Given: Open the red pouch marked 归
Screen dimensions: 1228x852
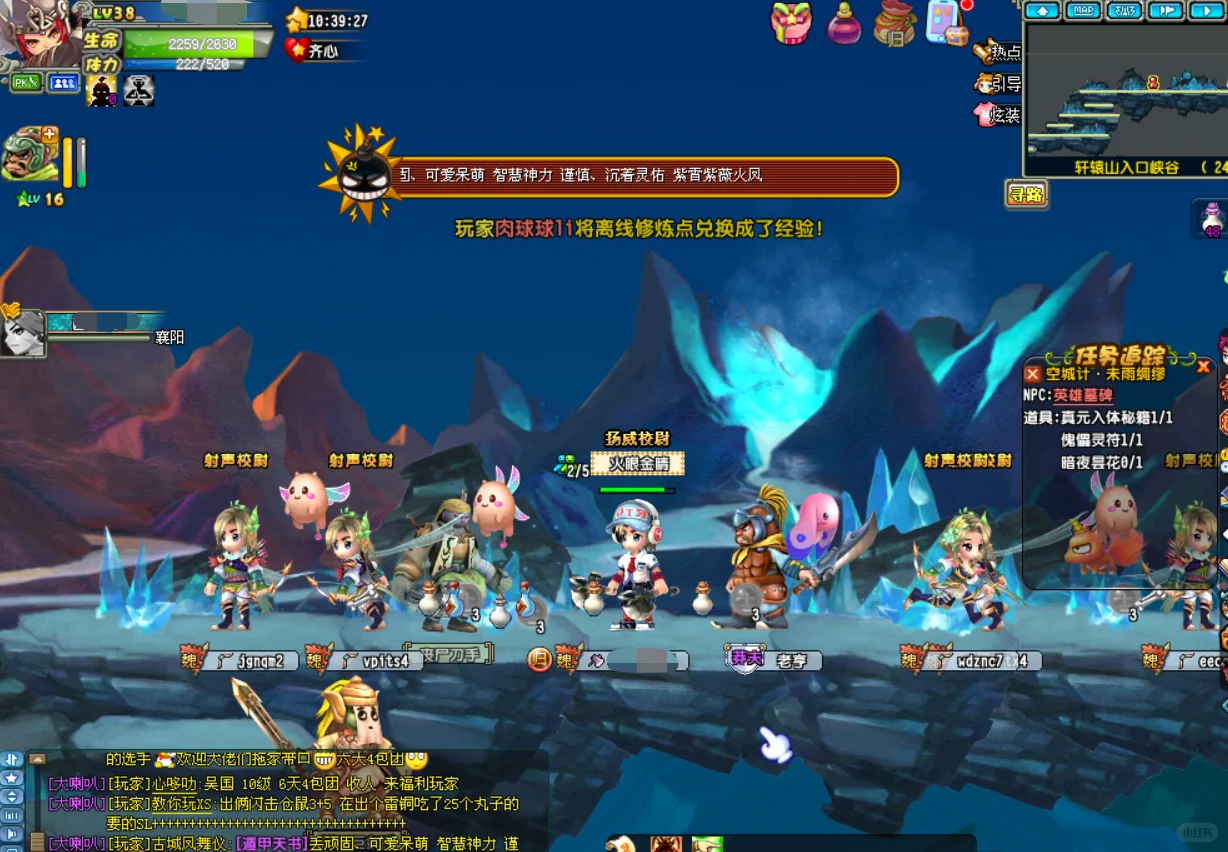Looking at the screenshot, I should coord(894,24).
